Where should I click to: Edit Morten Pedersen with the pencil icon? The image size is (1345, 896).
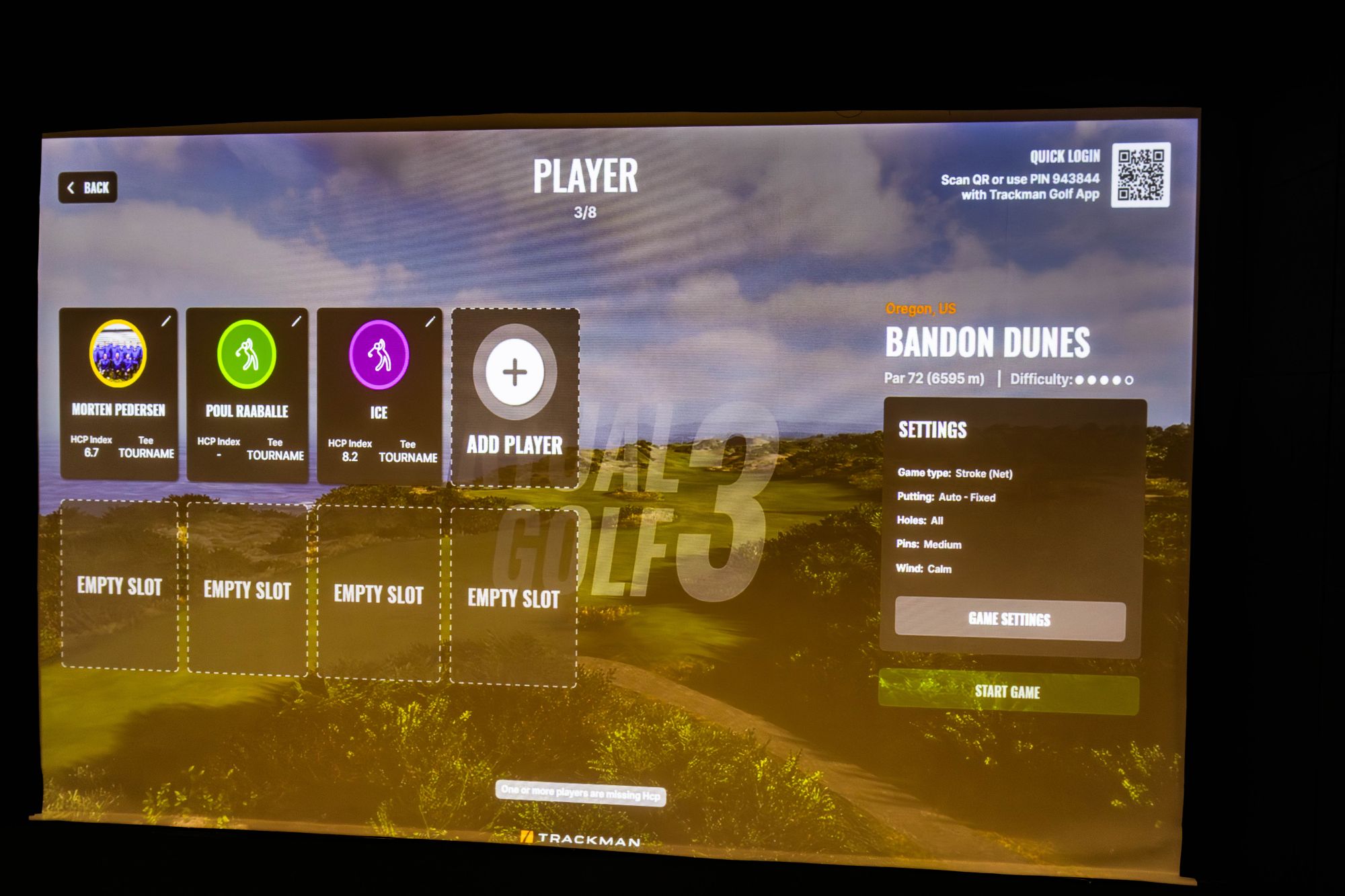point(166,321)
